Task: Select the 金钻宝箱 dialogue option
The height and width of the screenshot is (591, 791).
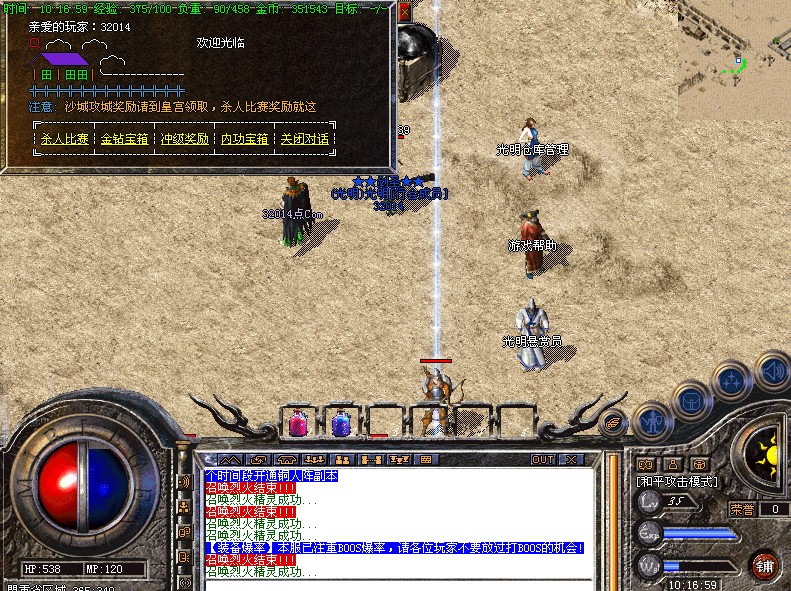Action: click(125, 139)
